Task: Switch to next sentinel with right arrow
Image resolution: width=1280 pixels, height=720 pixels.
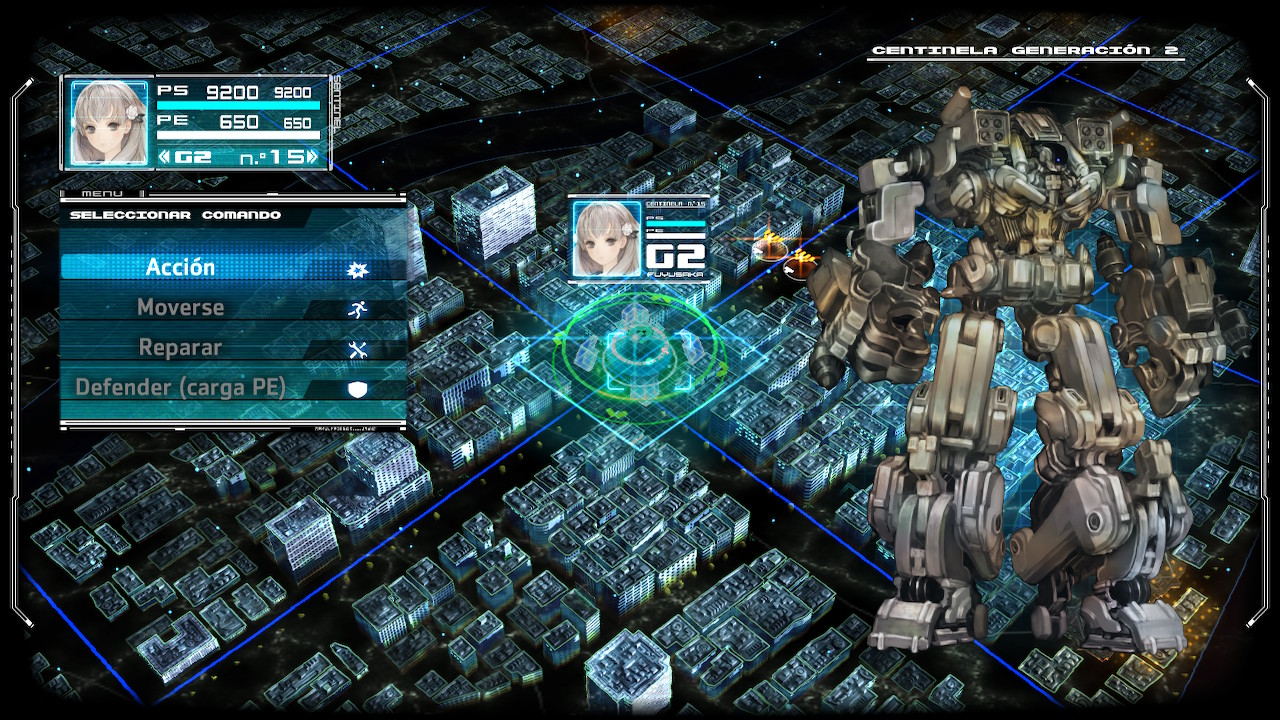Action: point(313,157)
